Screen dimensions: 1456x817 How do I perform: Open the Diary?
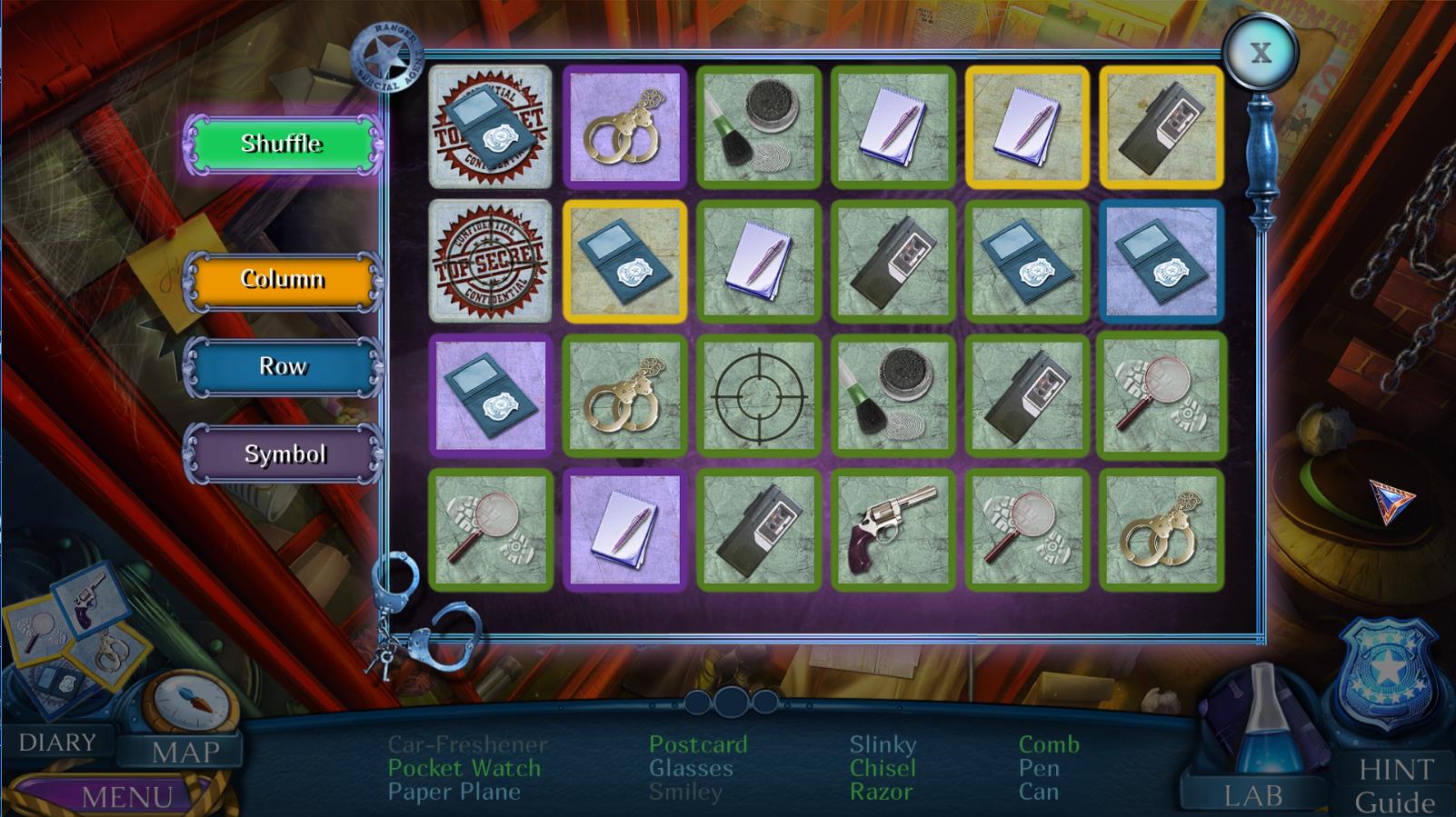tap(57, 742)
